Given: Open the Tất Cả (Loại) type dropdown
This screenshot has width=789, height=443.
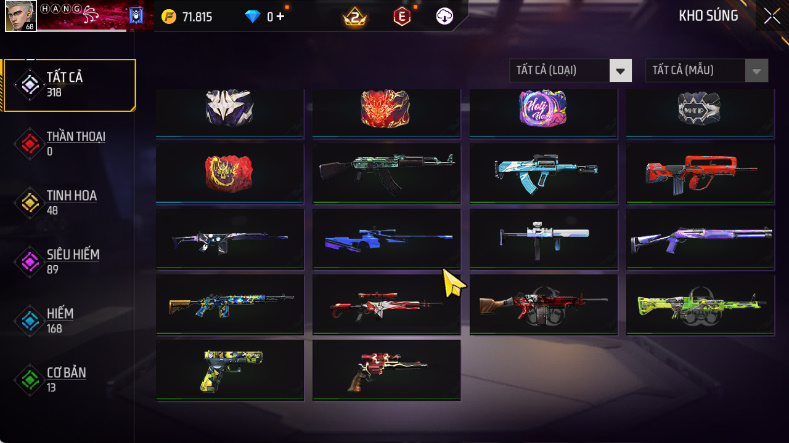Looking at the screenshot, I should [571, 71].
